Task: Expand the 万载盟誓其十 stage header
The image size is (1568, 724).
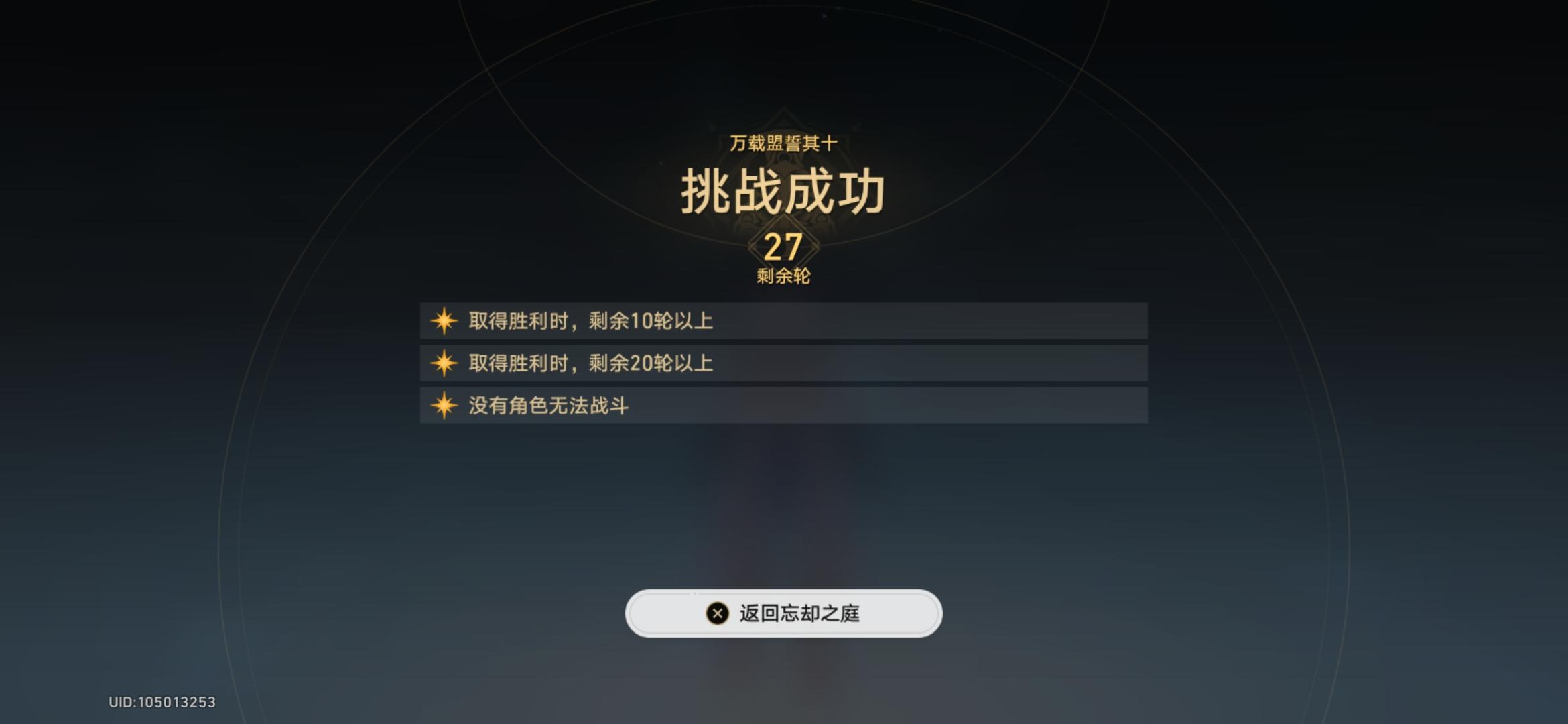Action: pyautogui.click(x=784, y=142)
